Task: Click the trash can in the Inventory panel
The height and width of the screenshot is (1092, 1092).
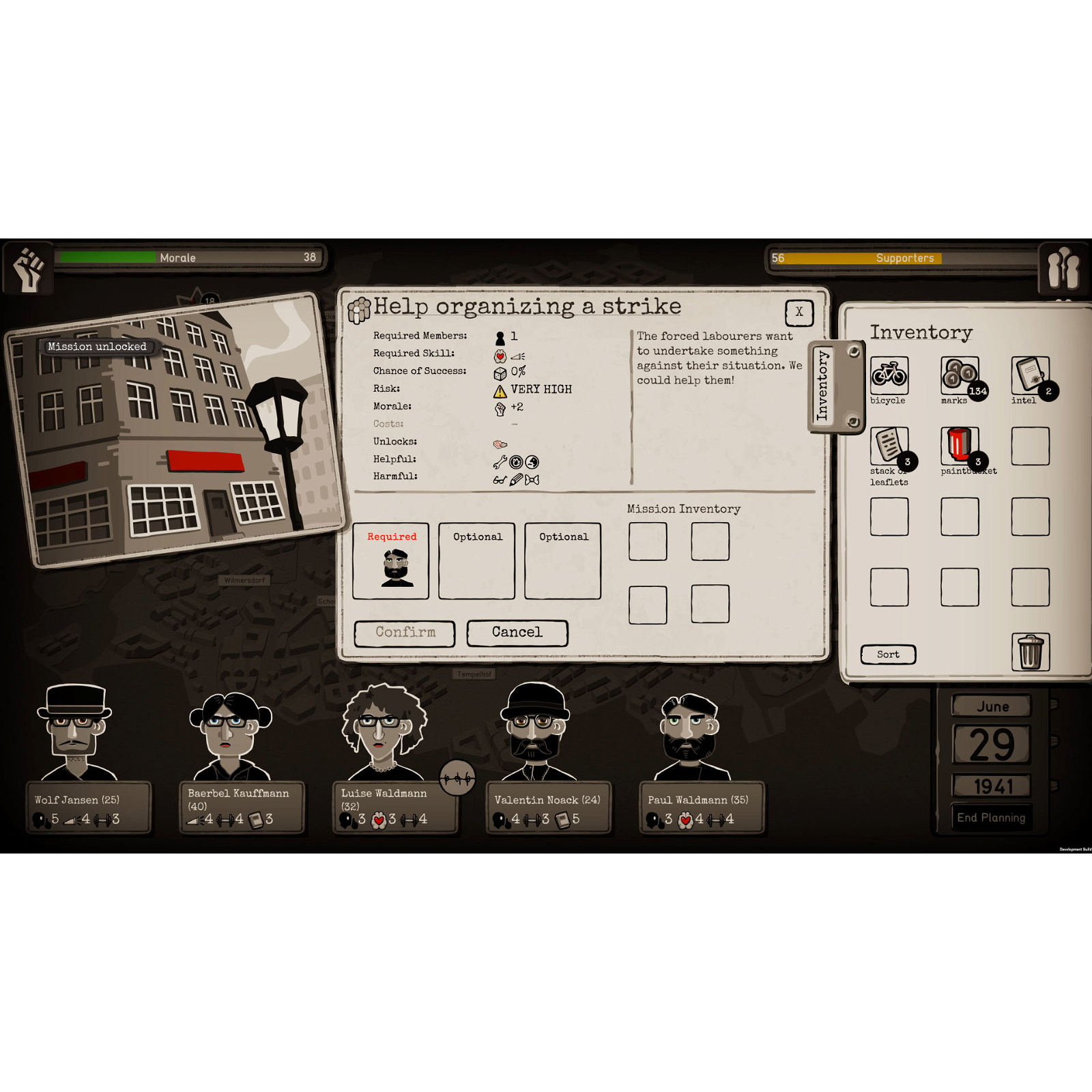Action: pos(1031,650)
